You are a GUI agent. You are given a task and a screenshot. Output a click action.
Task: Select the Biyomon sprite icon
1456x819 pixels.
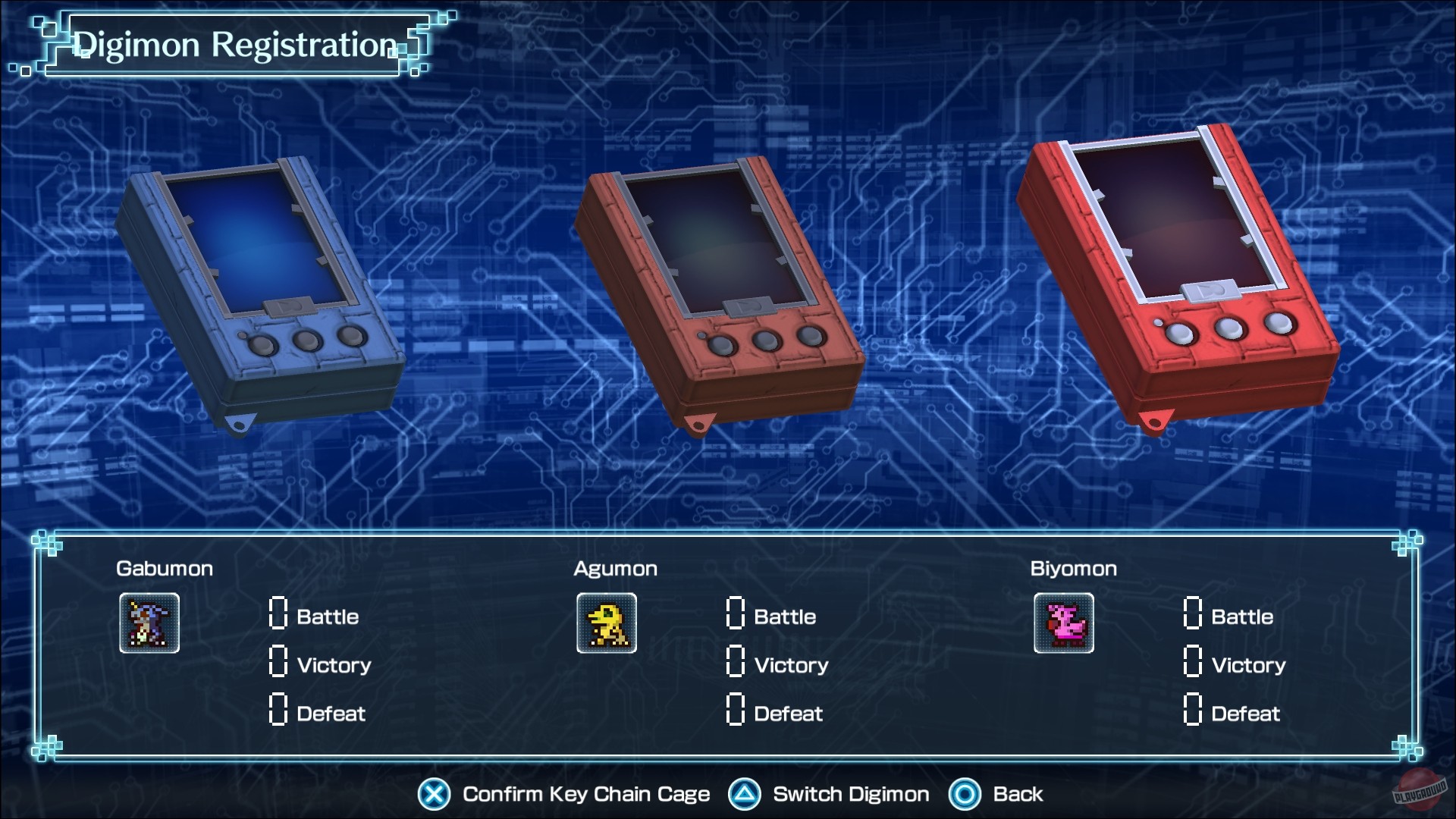(x=1064, y=623)
